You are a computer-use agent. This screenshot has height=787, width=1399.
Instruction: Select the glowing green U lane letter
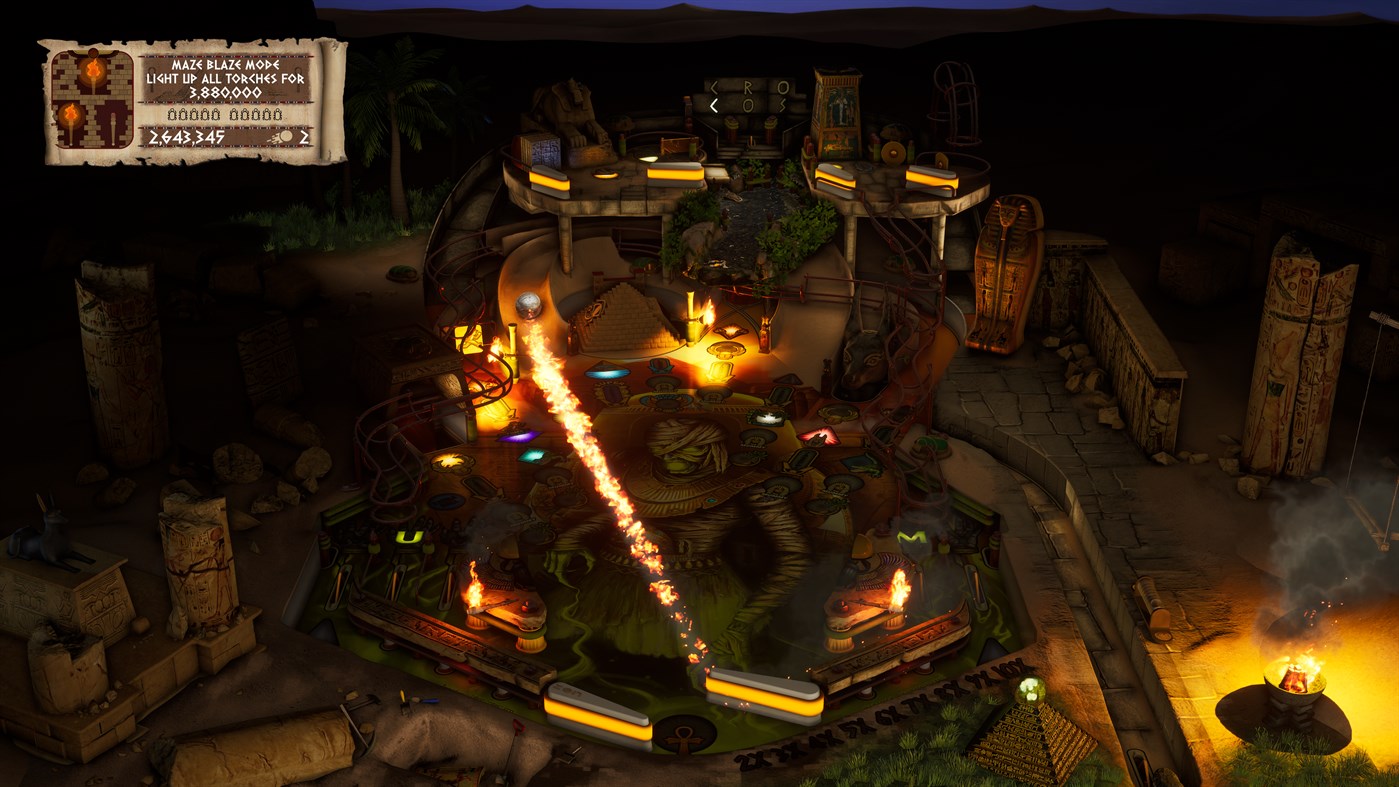(408, 535)
